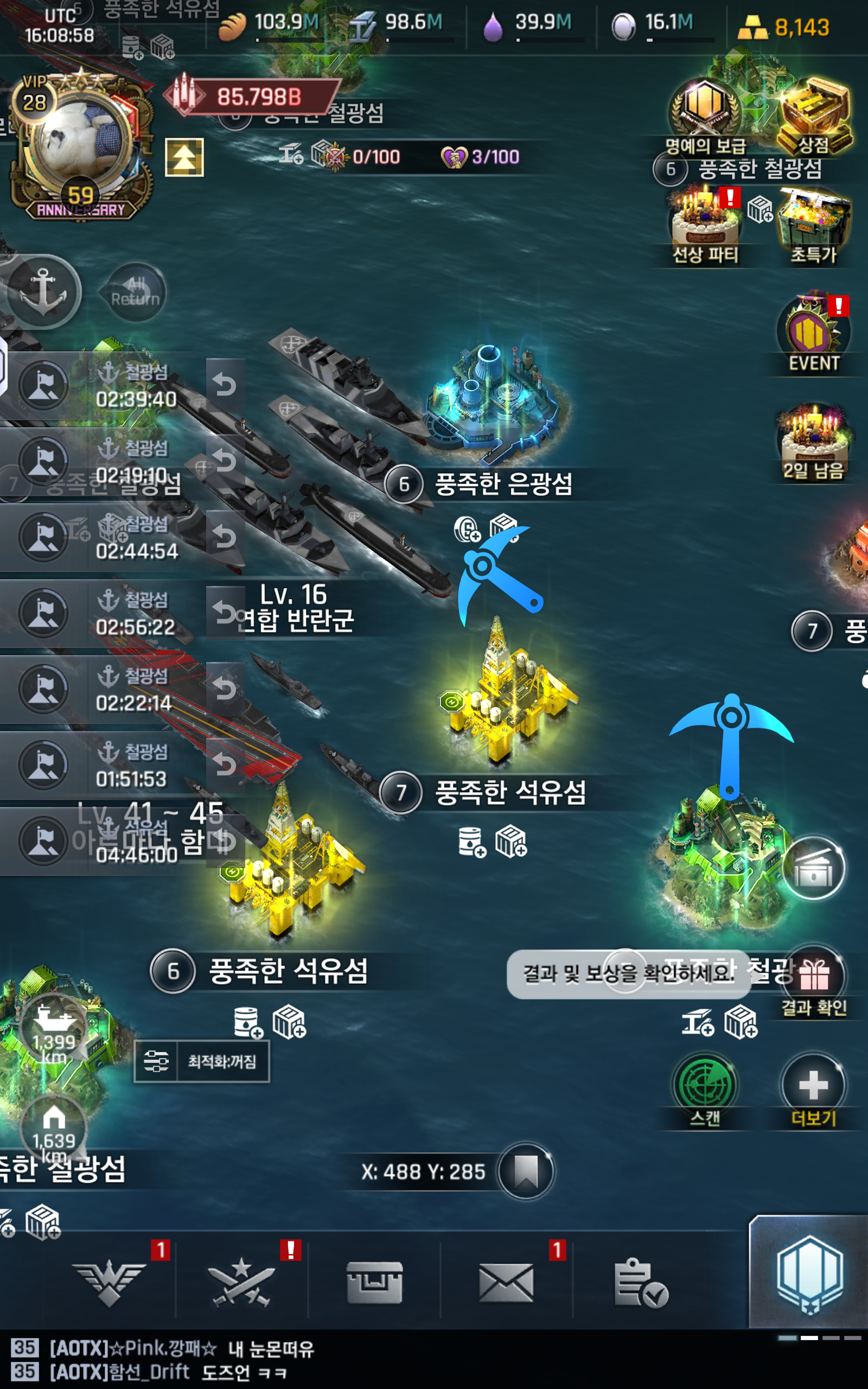868x1389 pixels.
Task: Activate the 스캔 radar scan
Action: coord(704,1086)
